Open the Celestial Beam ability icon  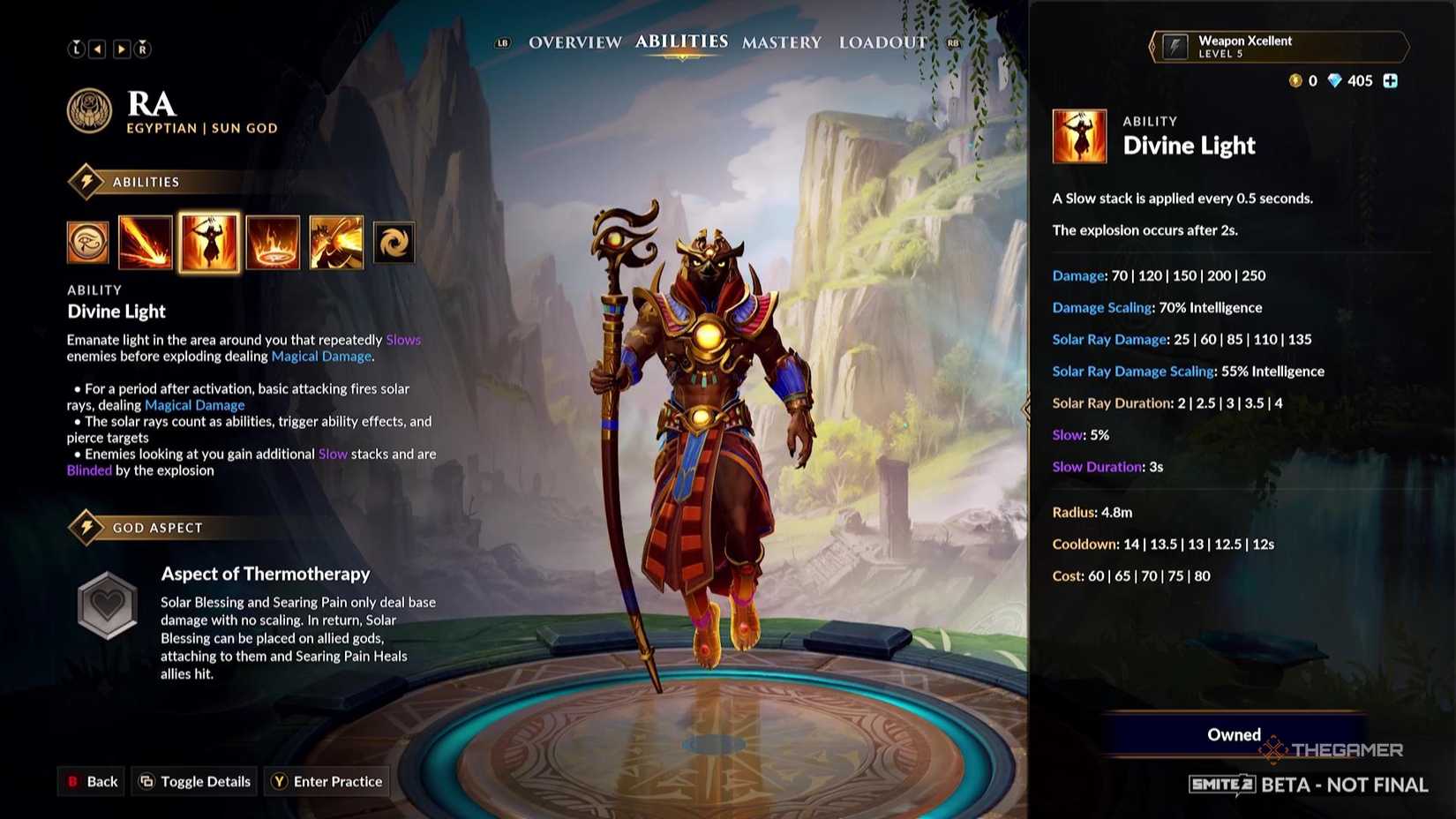(146, 242)
